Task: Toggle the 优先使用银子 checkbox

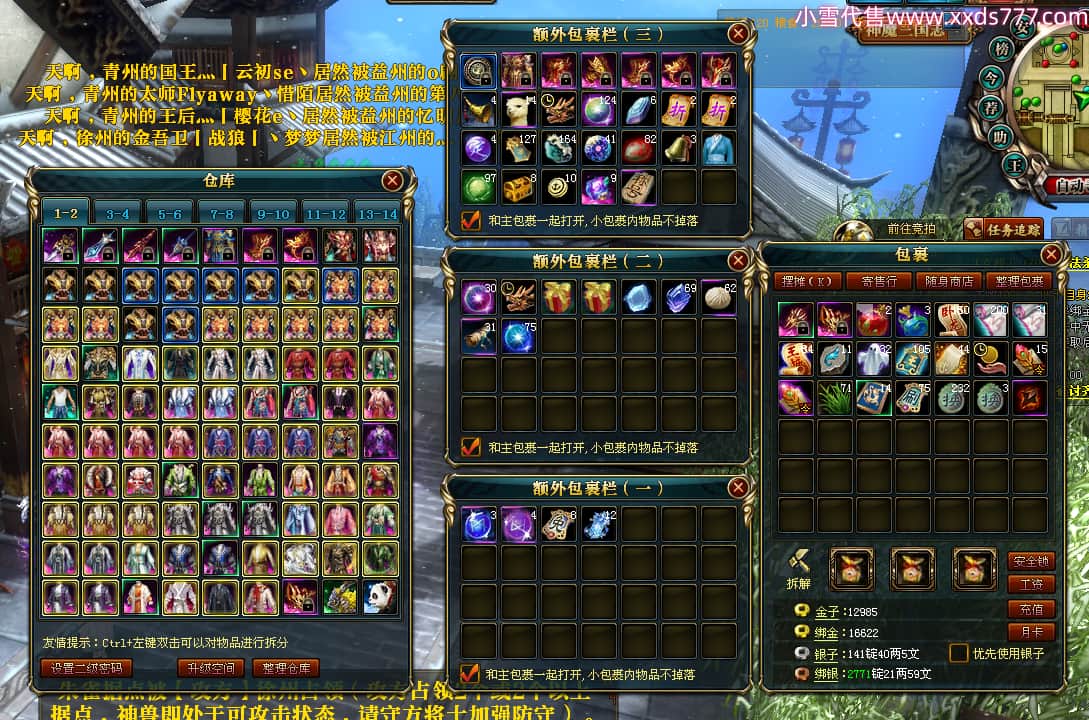Action: (958, 653)
